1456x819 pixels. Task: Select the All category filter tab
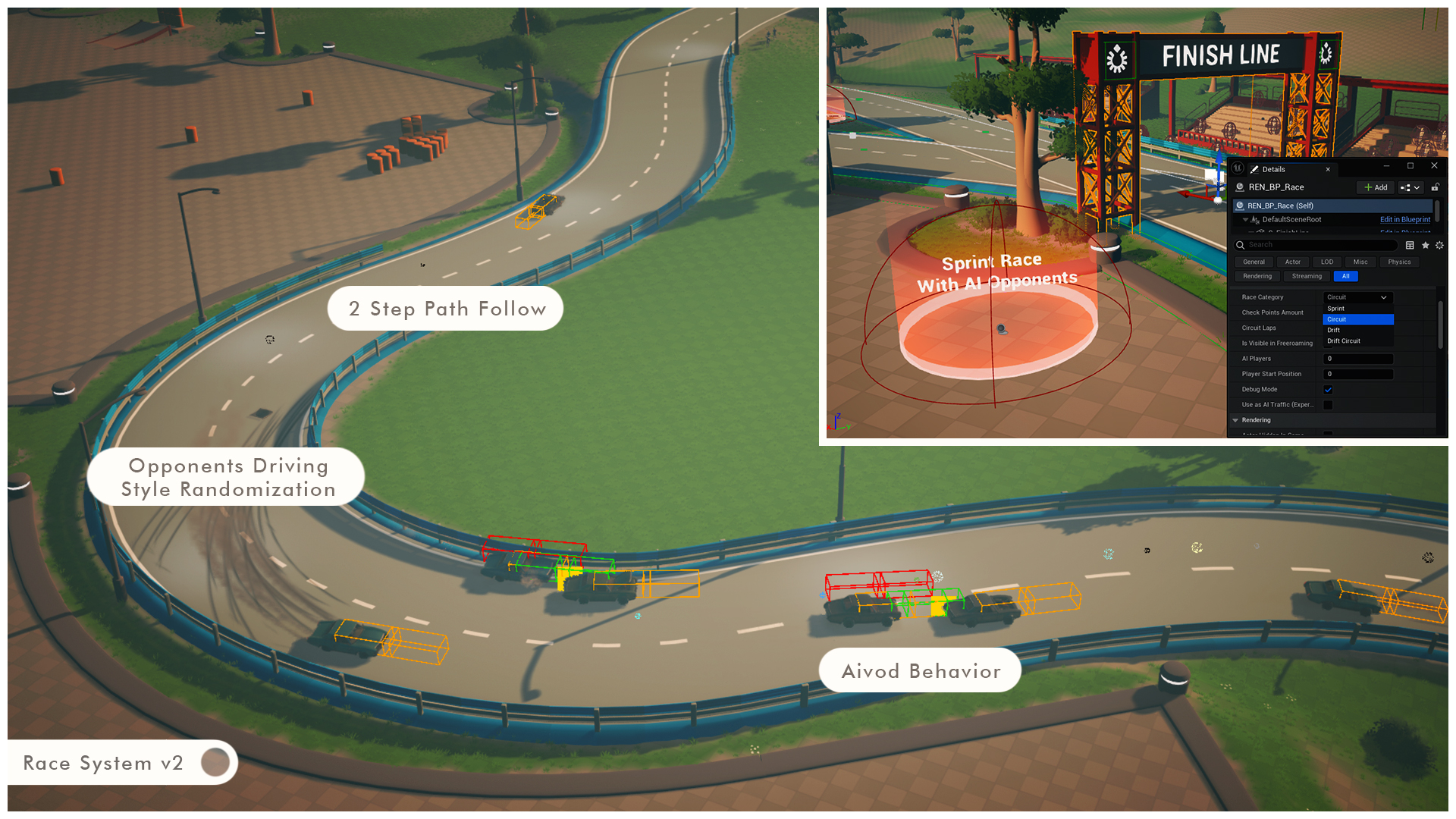click(1346, 276)
